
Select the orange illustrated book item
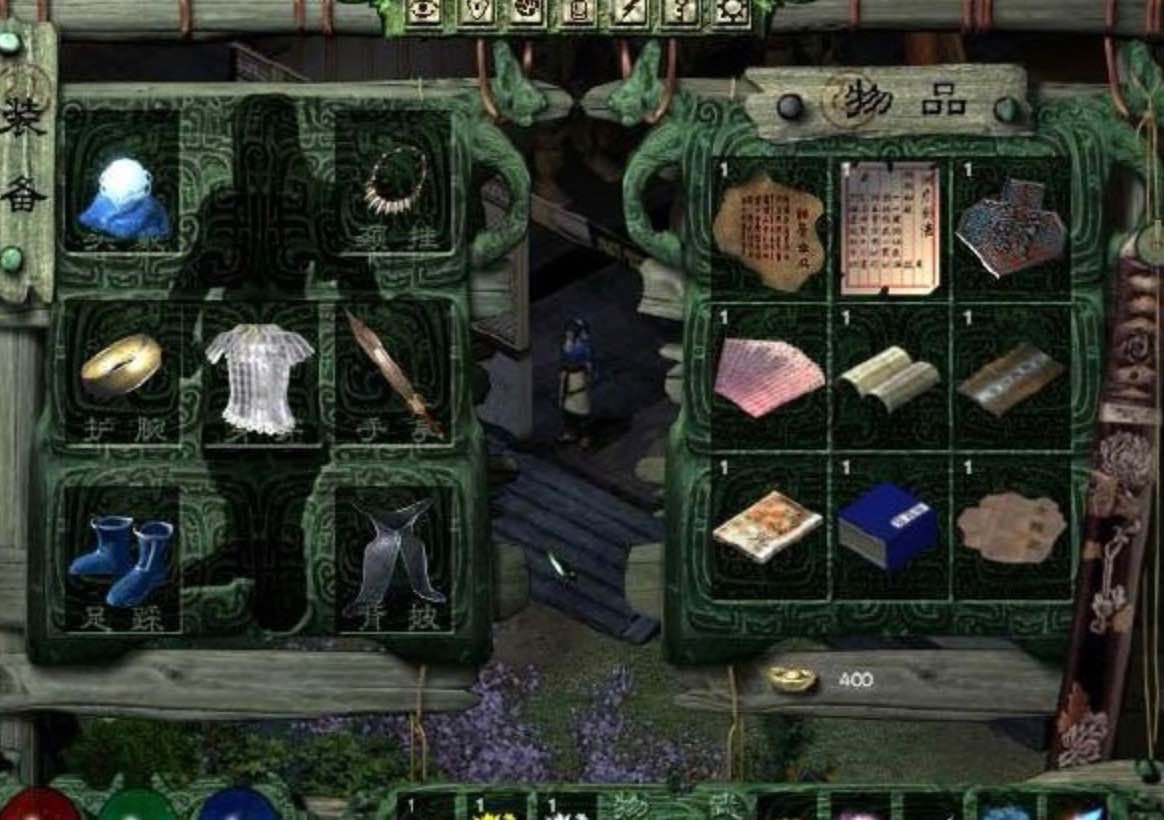pyautogui.click(x=767, y=526)
